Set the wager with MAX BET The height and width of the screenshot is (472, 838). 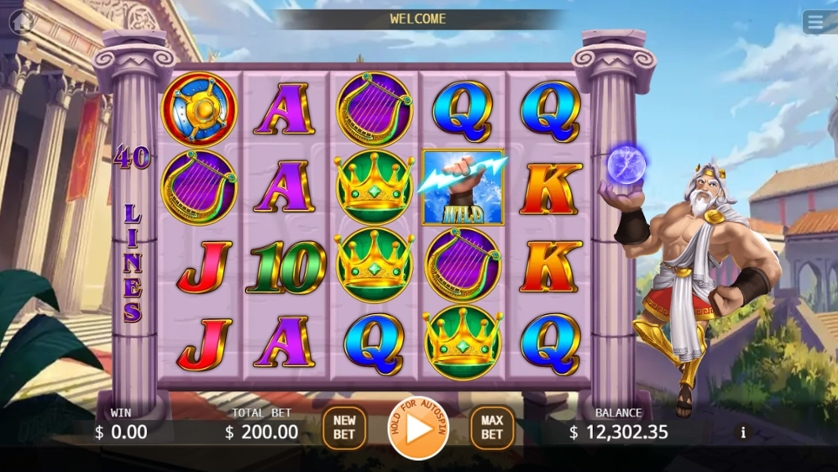(x=492, y=428)
